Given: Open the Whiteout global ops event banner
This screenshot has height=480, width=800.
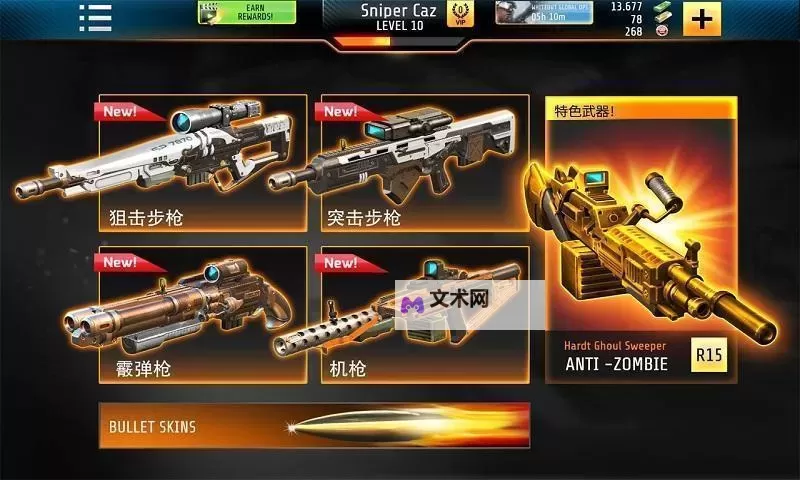Looking at the screenshot, I should tap(543, 13).
